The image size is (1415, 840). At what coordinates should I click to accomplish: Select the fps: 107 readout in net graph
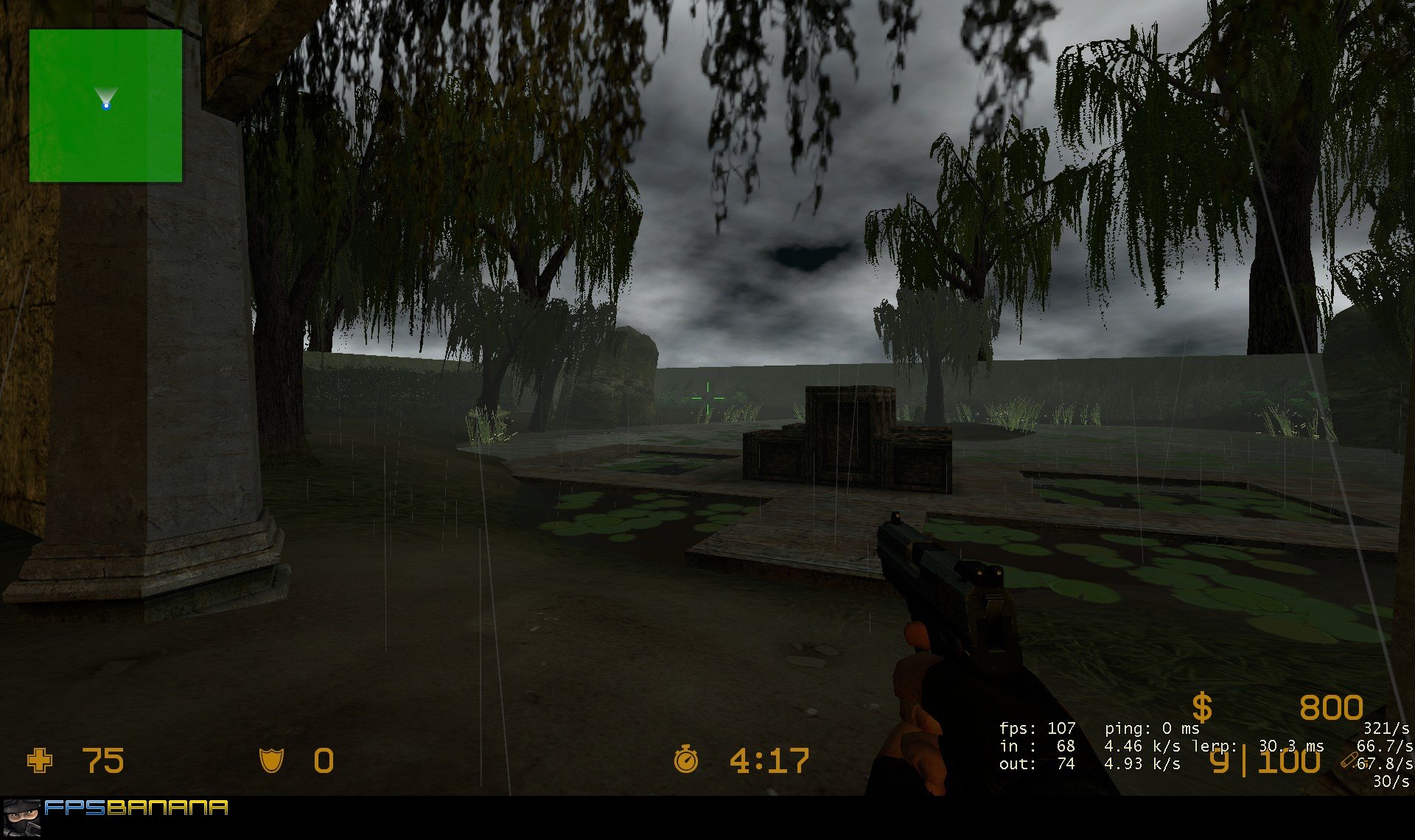1036,728
